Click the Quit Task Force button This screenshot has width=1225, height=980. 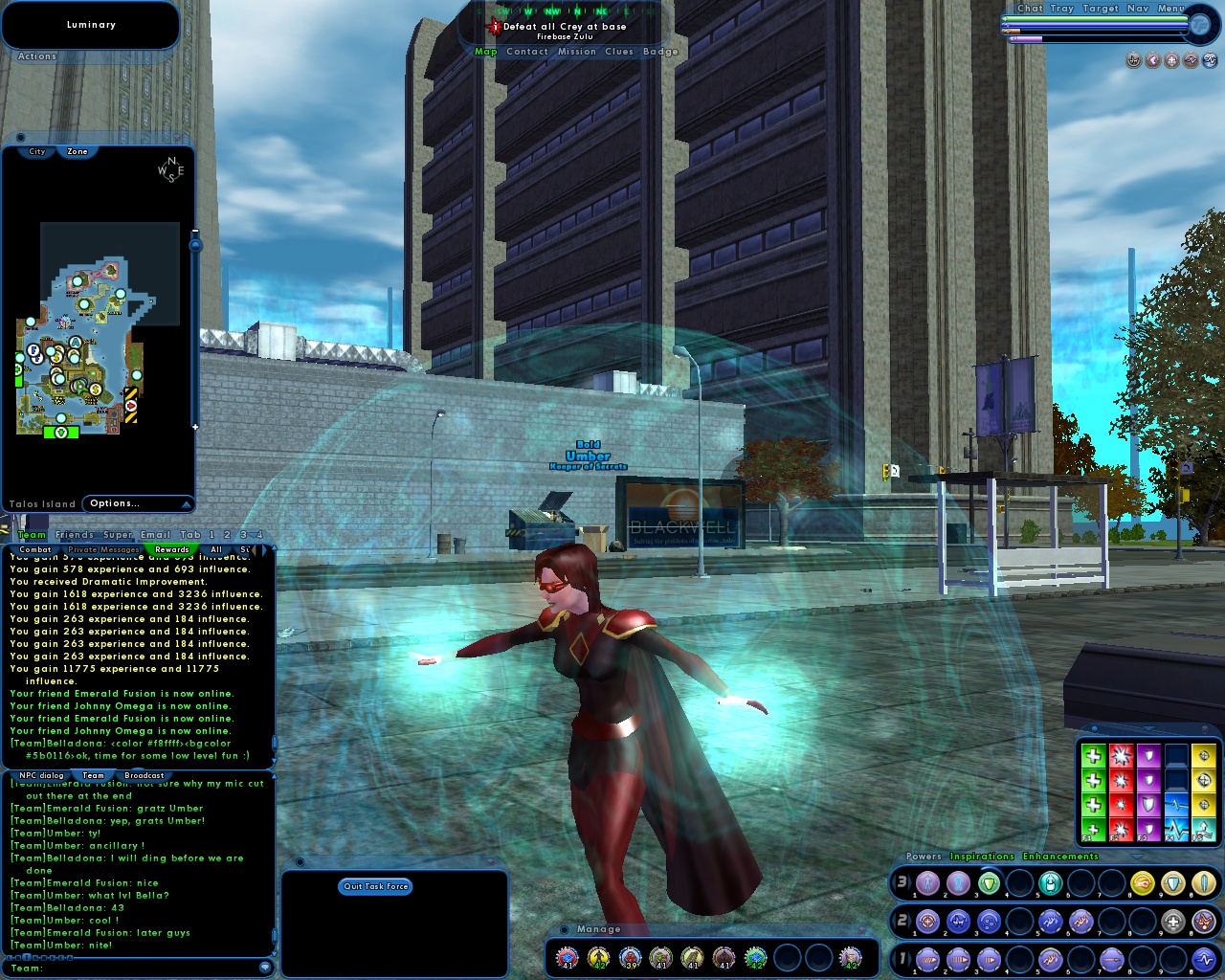[375, 886]
